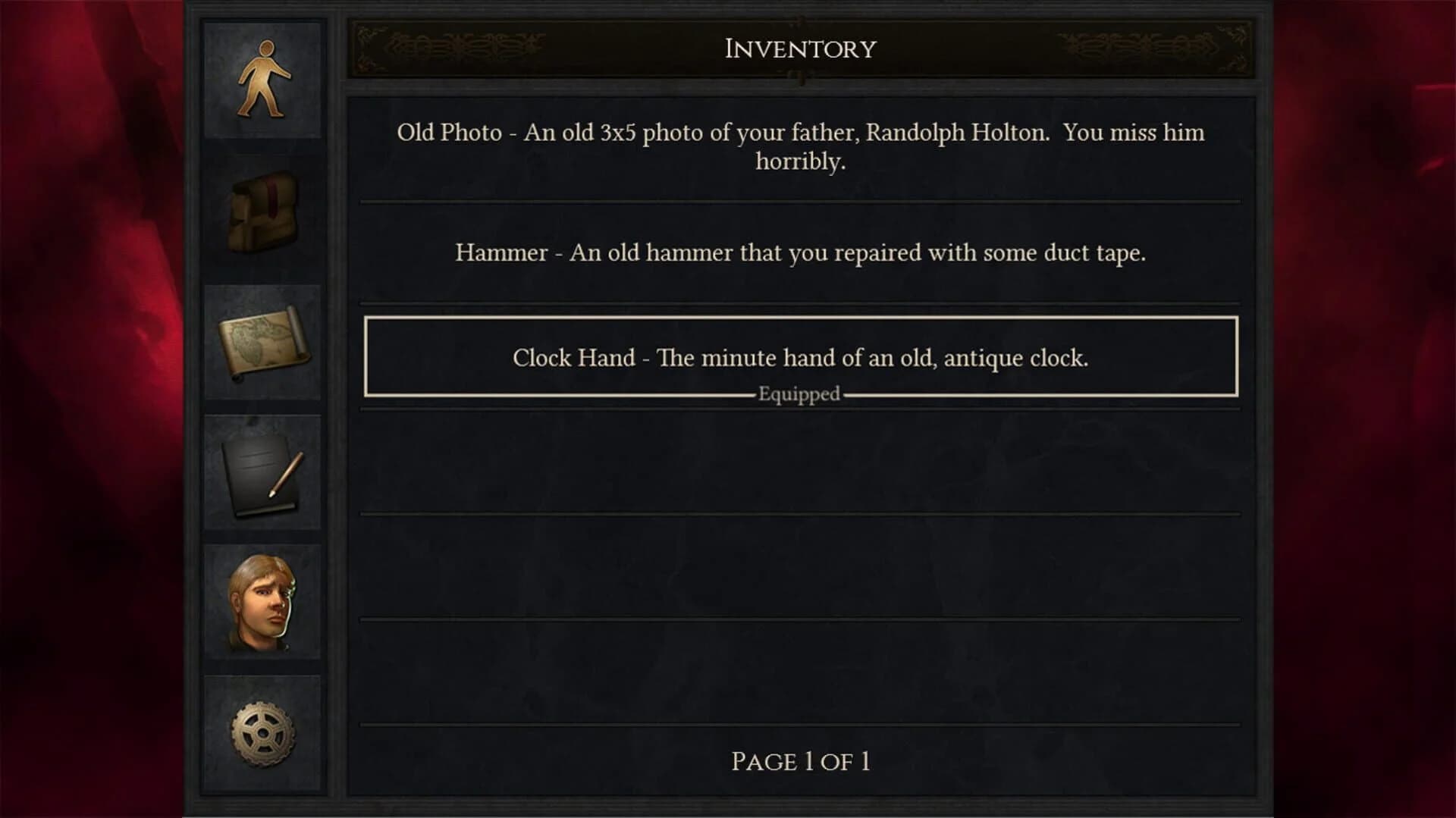Click the empty inventory slot below Clock Hand

point(799,462)
